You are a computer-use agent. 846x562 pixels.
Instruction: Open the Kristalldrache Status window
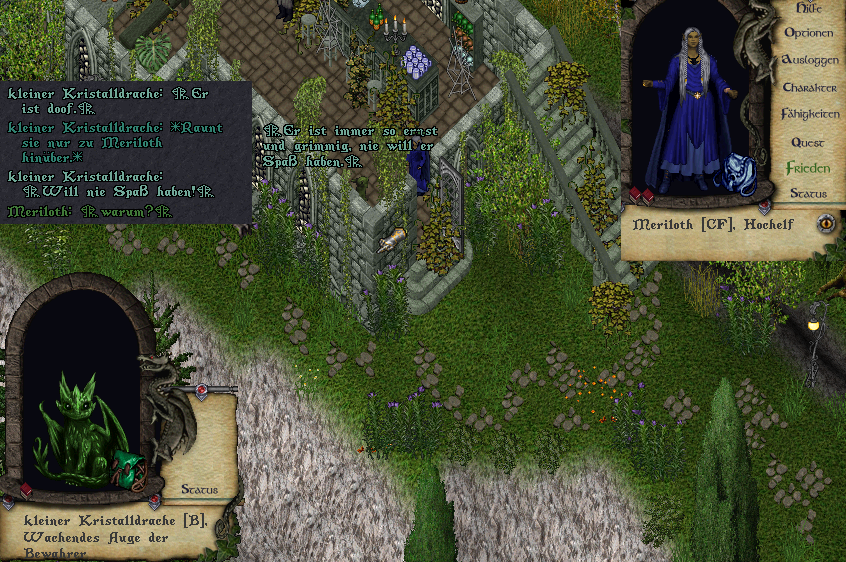[199, 490]
